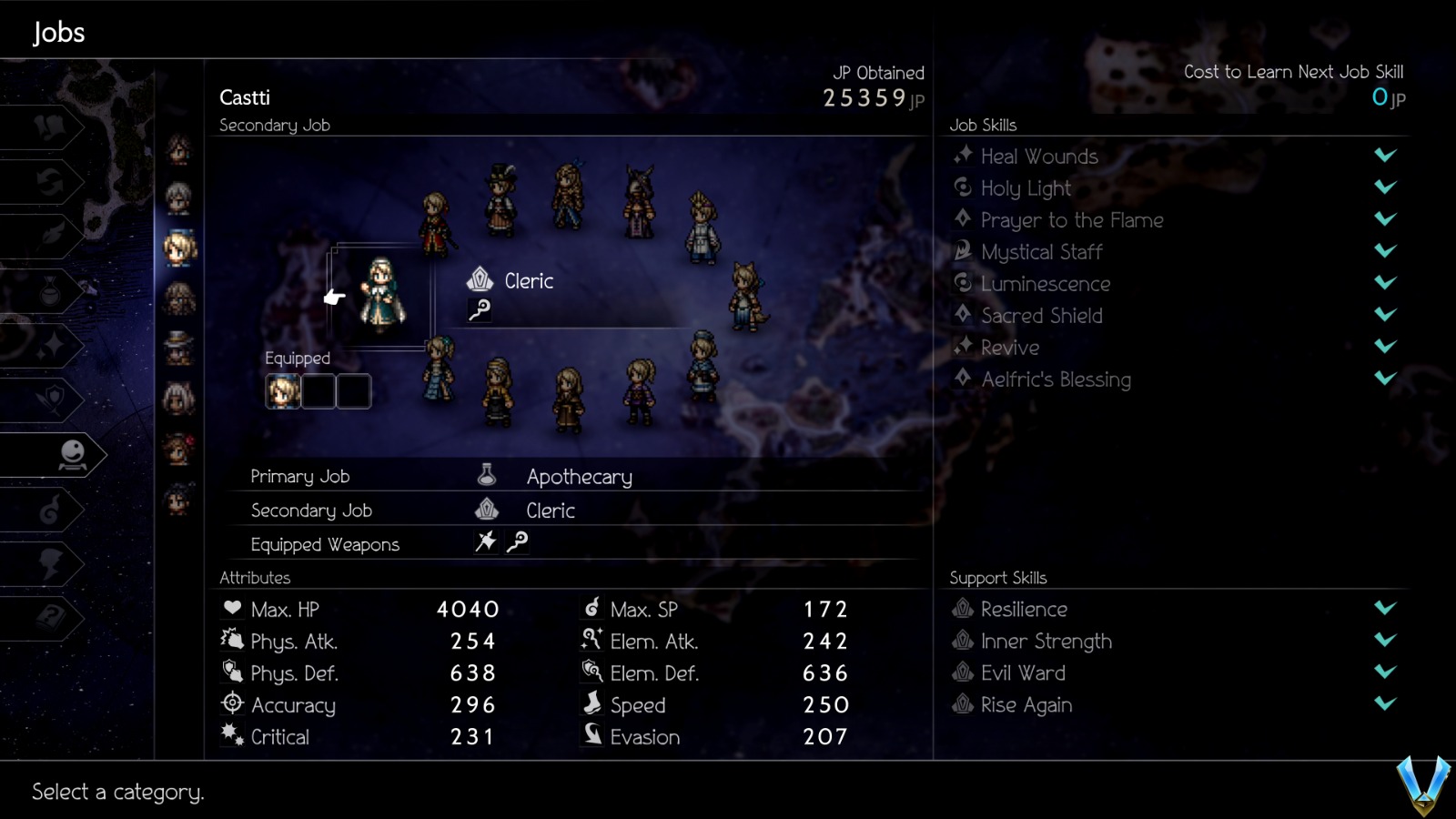Click the key weapon icon under Equipped Weapons

(x=519, y=542)
